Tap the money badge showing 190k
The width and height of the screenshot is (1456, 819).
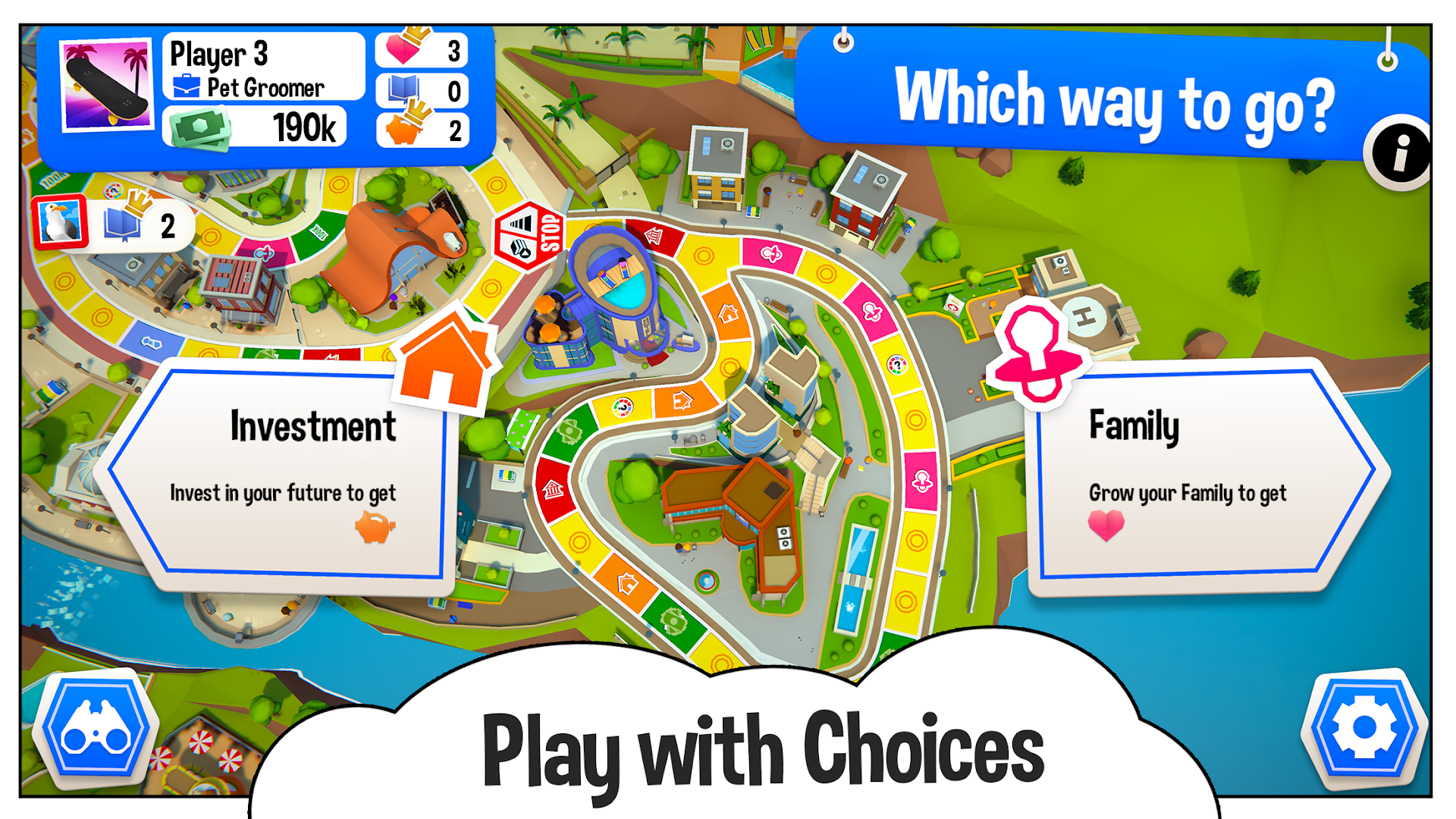pyautogui.click(x=254, y=127)
